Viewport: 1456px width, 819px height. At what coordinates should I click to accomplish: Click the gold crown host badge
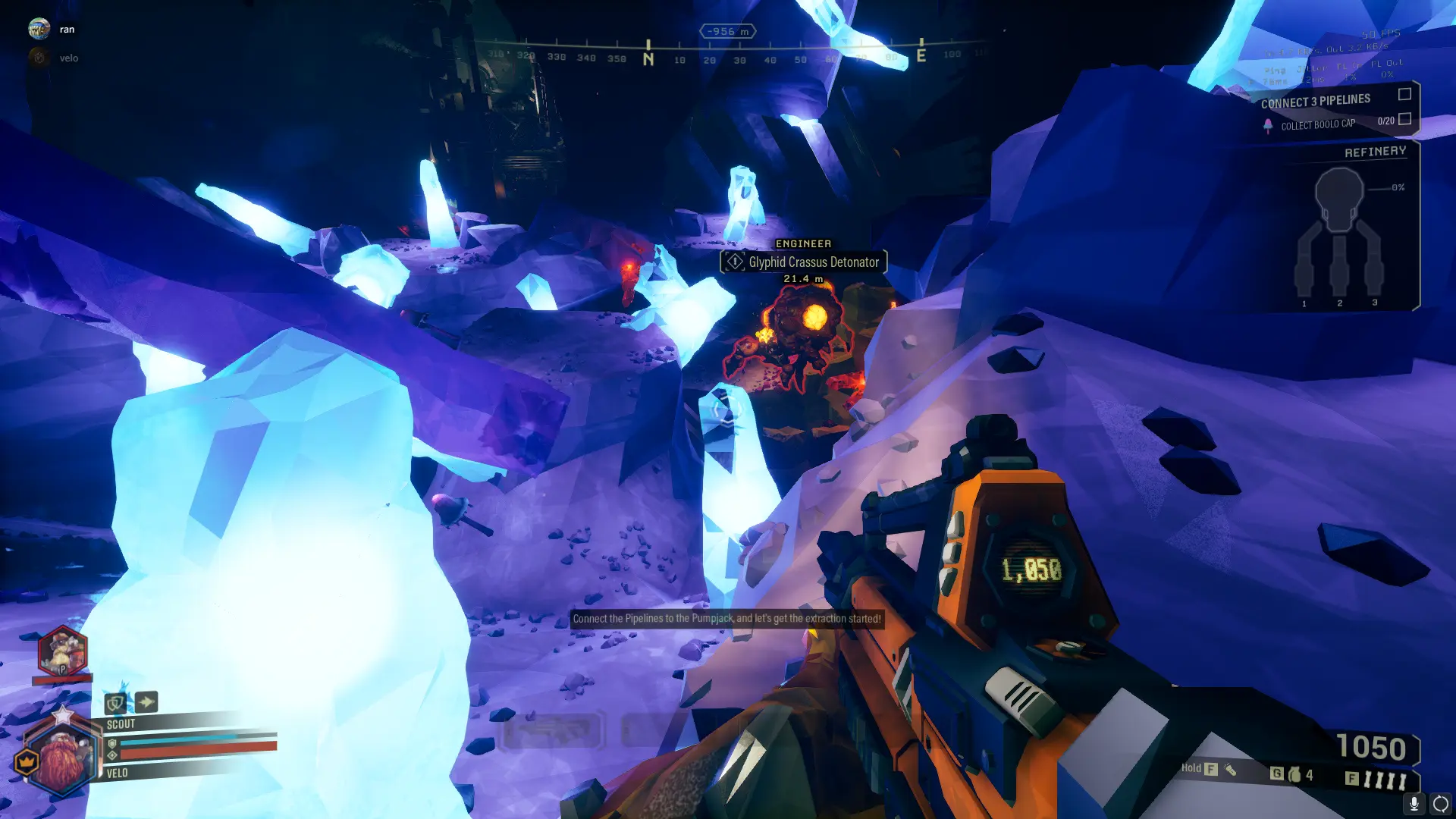[x=27, y=761]
